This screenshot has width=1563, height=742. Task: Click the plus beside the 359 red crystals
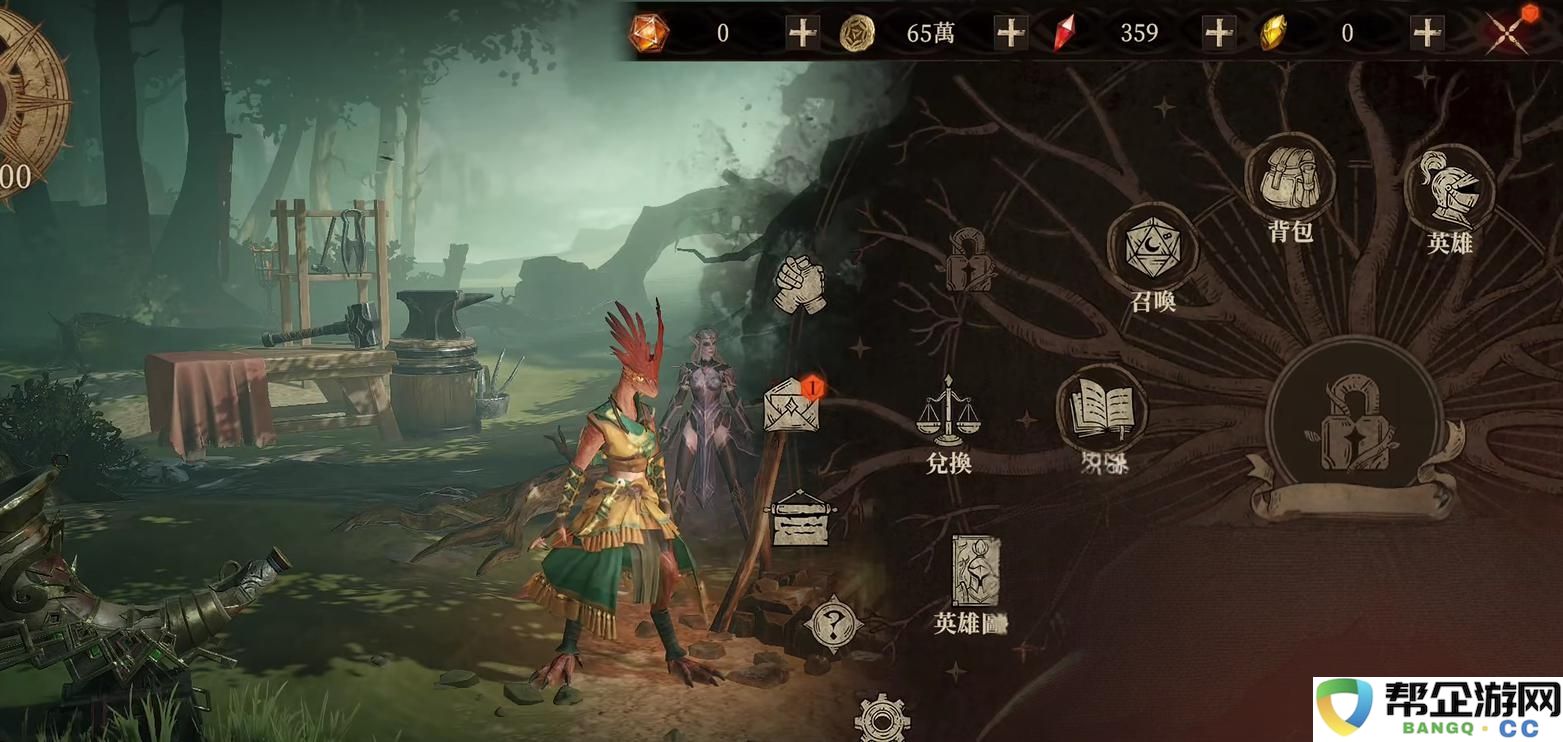coord(1218,32)
